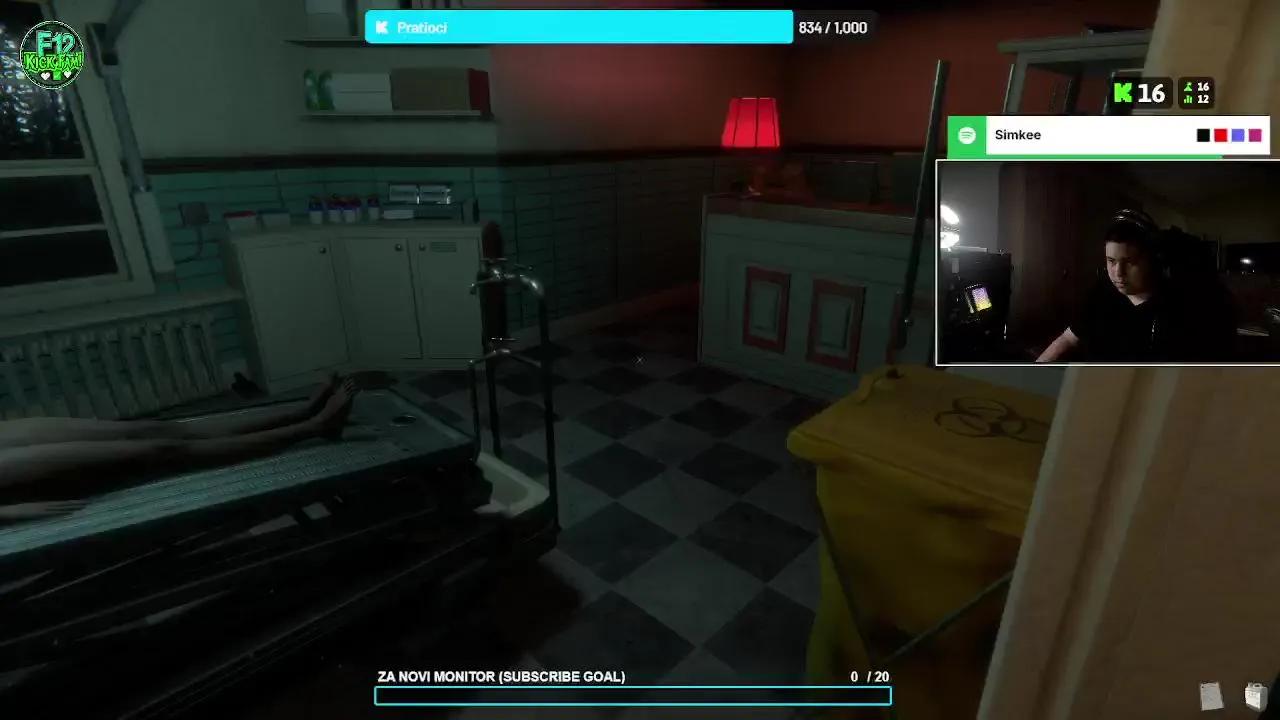Pick the red color swatch
Viewport: 1280px width, 720px height.
(x=1220, y=135)
